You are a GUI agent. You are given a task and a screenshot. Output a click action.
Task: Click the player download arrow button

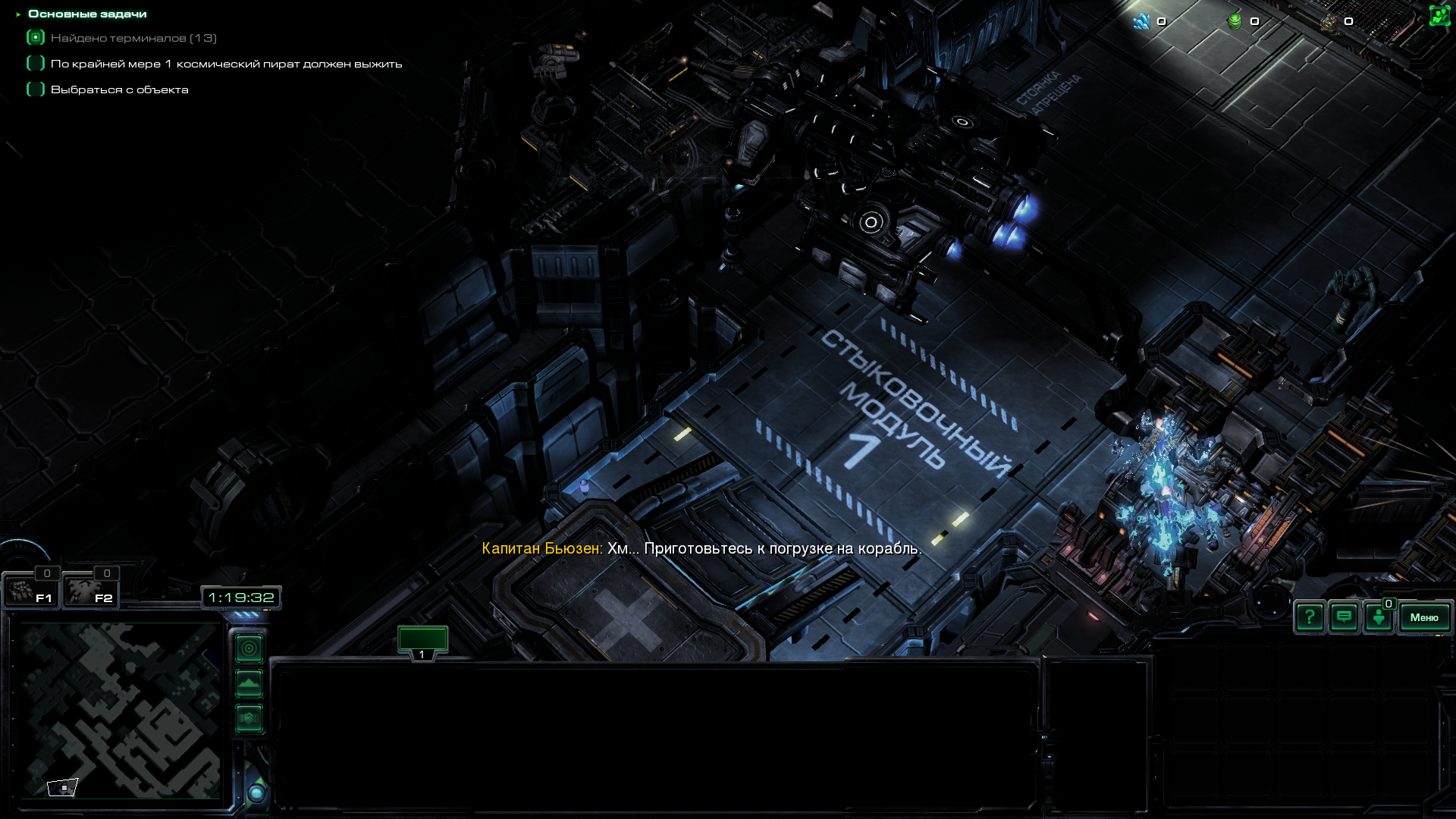click(1379, 617)
